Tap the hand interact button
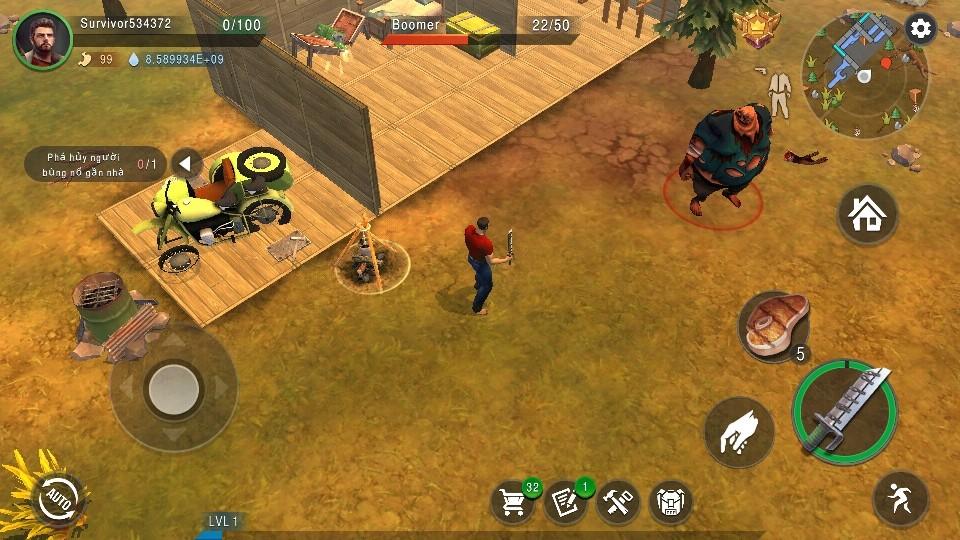960x540 pixels. click(x=739, y=433)
